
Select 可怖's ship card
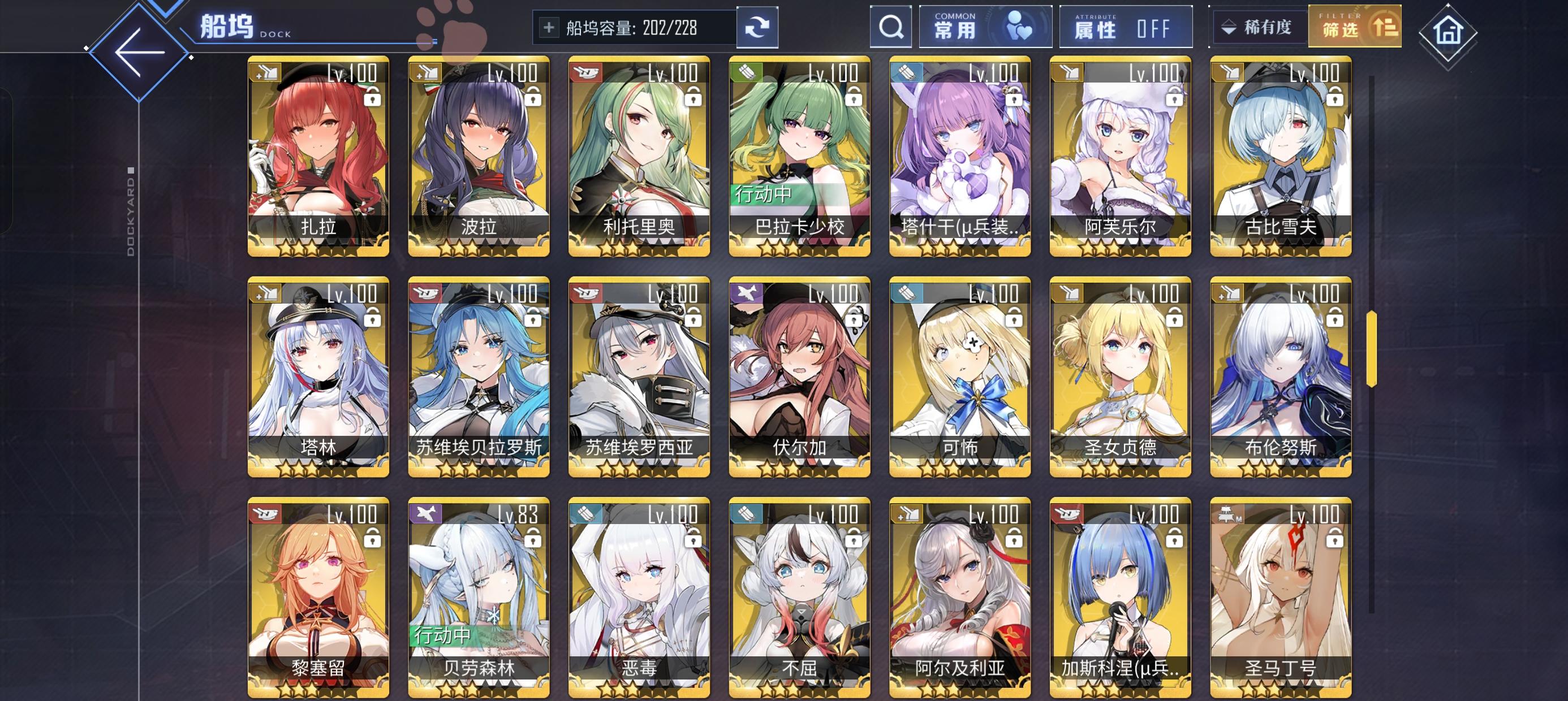click(x=960, y=377)
